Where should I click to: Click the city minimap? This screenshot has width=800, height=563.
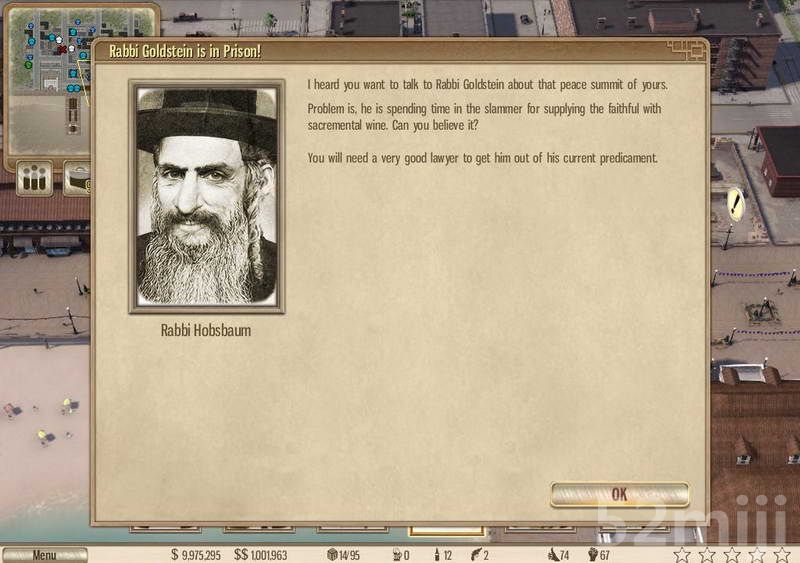tap(50, 80)
